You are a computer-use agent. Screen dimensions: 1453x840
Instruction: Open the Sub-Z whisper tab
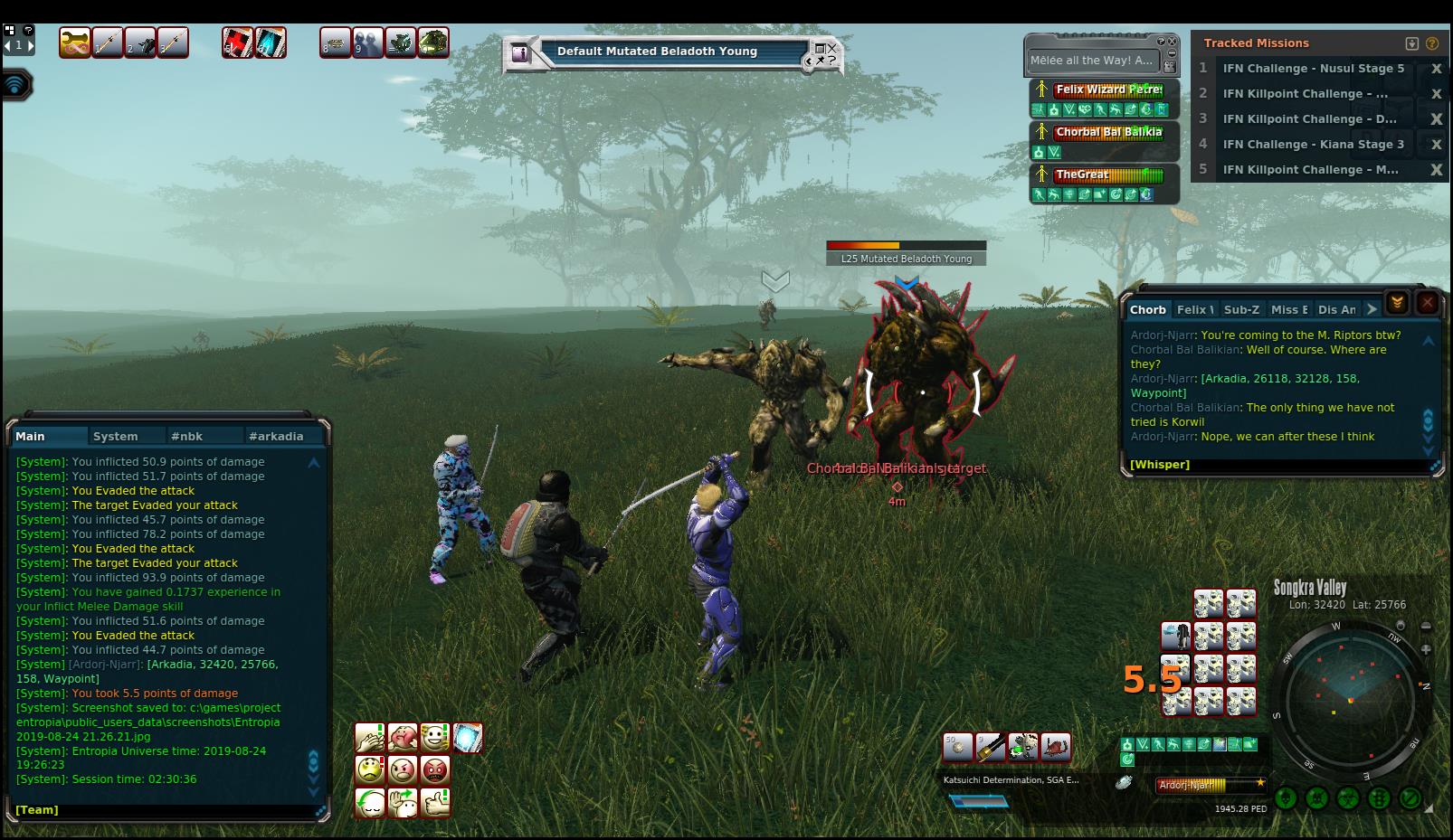[x=1241, y=309]
